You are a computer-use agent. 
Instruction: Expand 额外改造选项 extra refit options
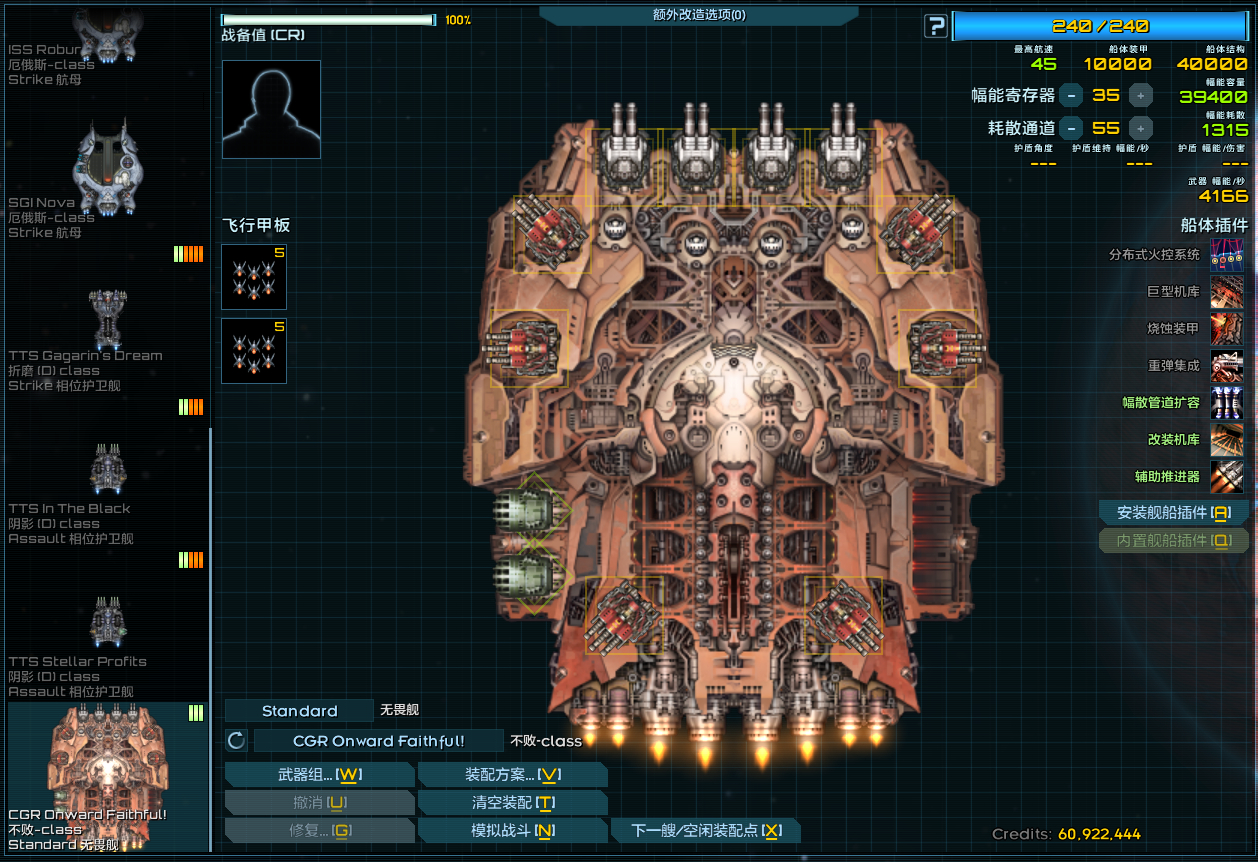(698, 15)
